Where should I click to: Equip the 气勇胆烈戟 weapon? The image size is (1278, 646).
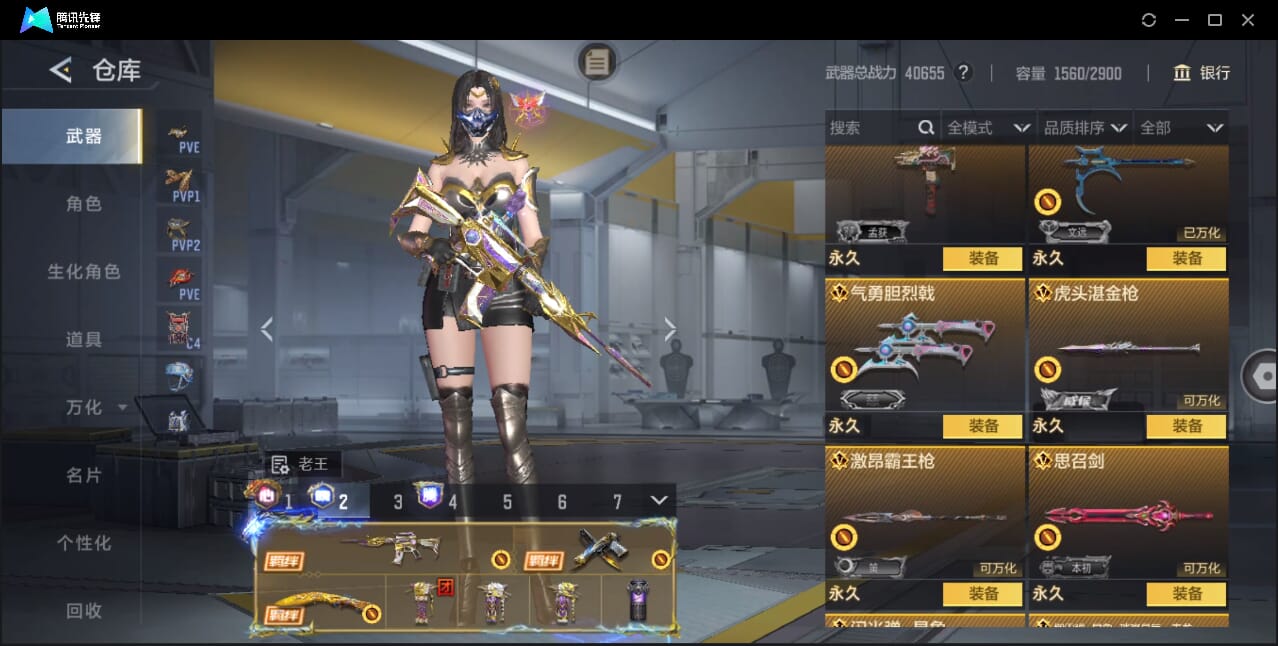[x=983, y=426]
